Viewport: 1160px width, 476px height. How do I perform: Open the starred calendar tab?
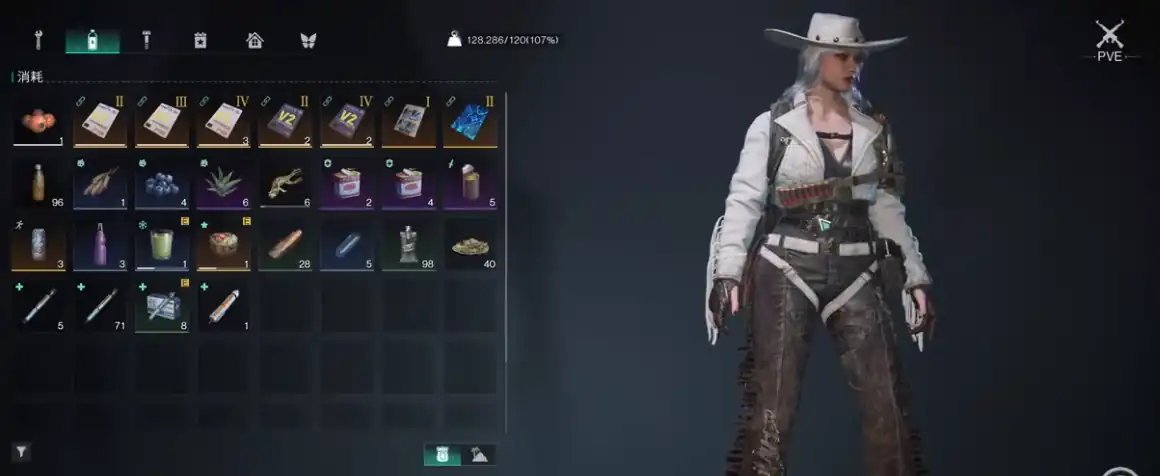point(200,40)
